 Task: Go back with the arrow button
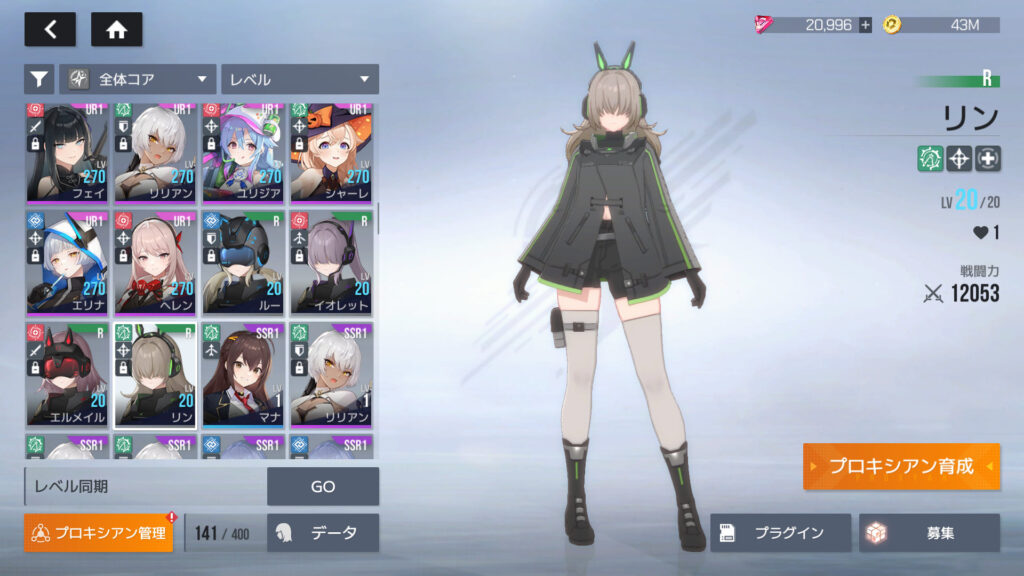[x=49, y=29]
